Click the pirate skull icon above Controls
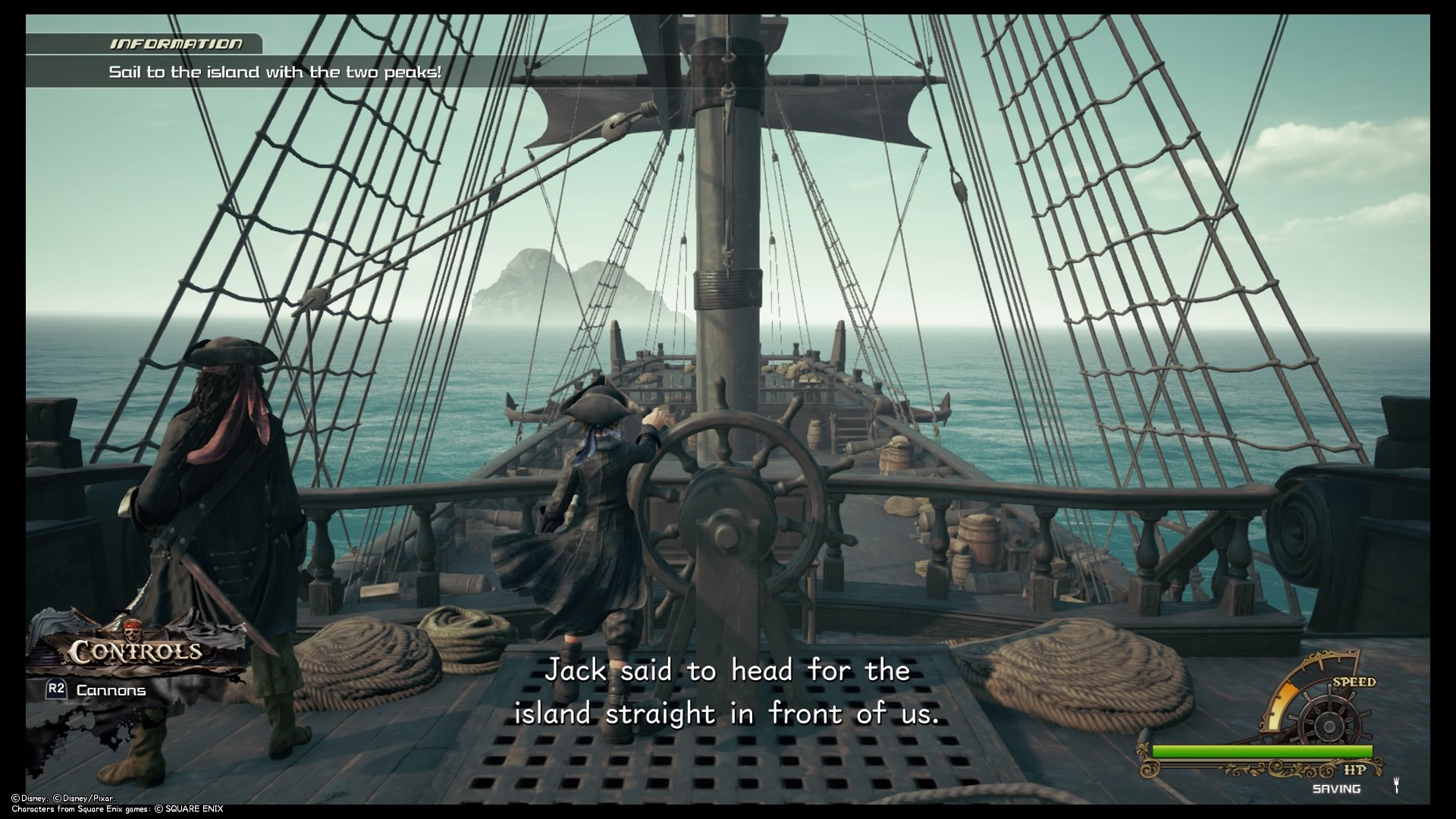This screenshot has width=1456, height=819. tap(133, 635)
